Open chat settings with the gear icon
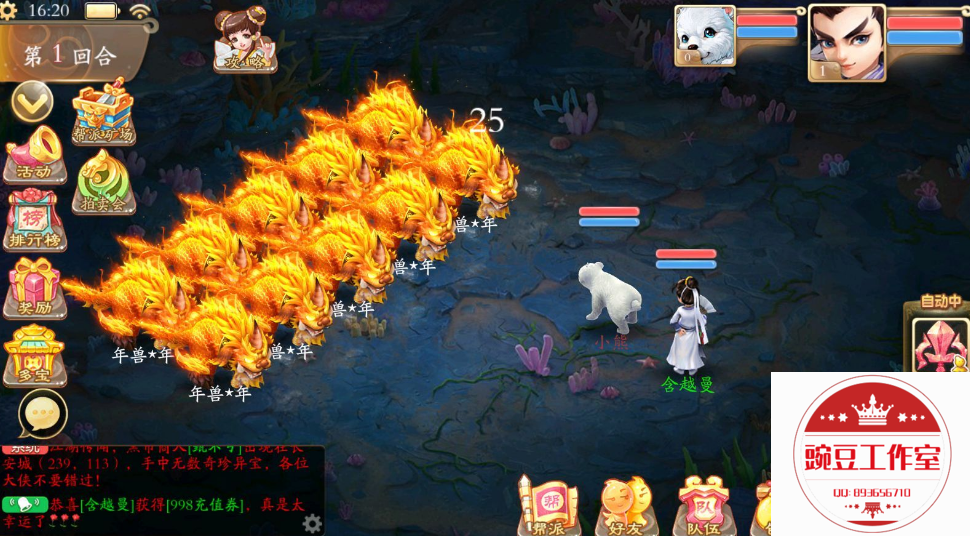Viewport: 970px width, 536px height. tap(312, 523)
